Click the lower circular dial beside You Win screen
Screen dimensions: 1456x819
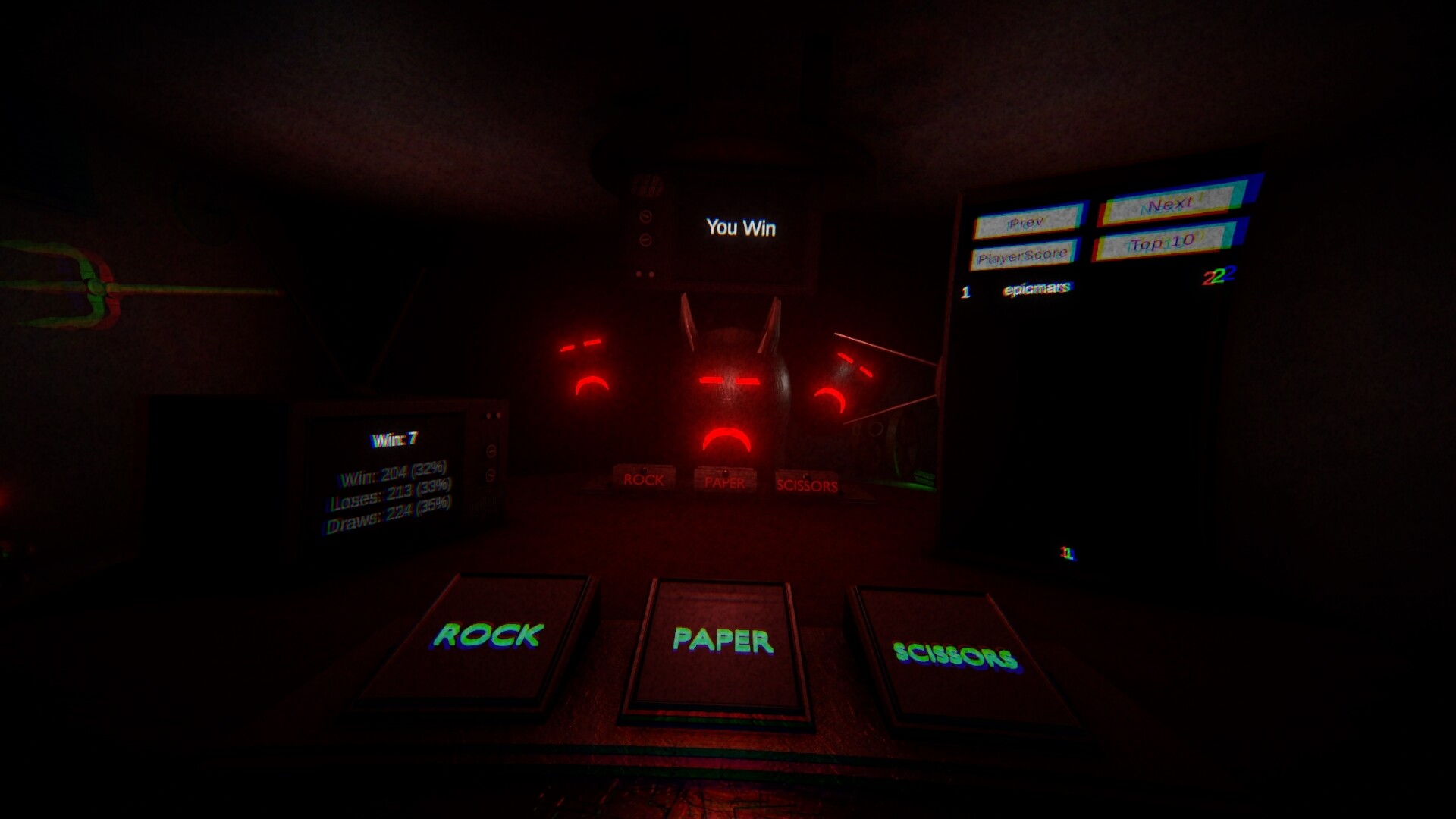tap(645, 240)
